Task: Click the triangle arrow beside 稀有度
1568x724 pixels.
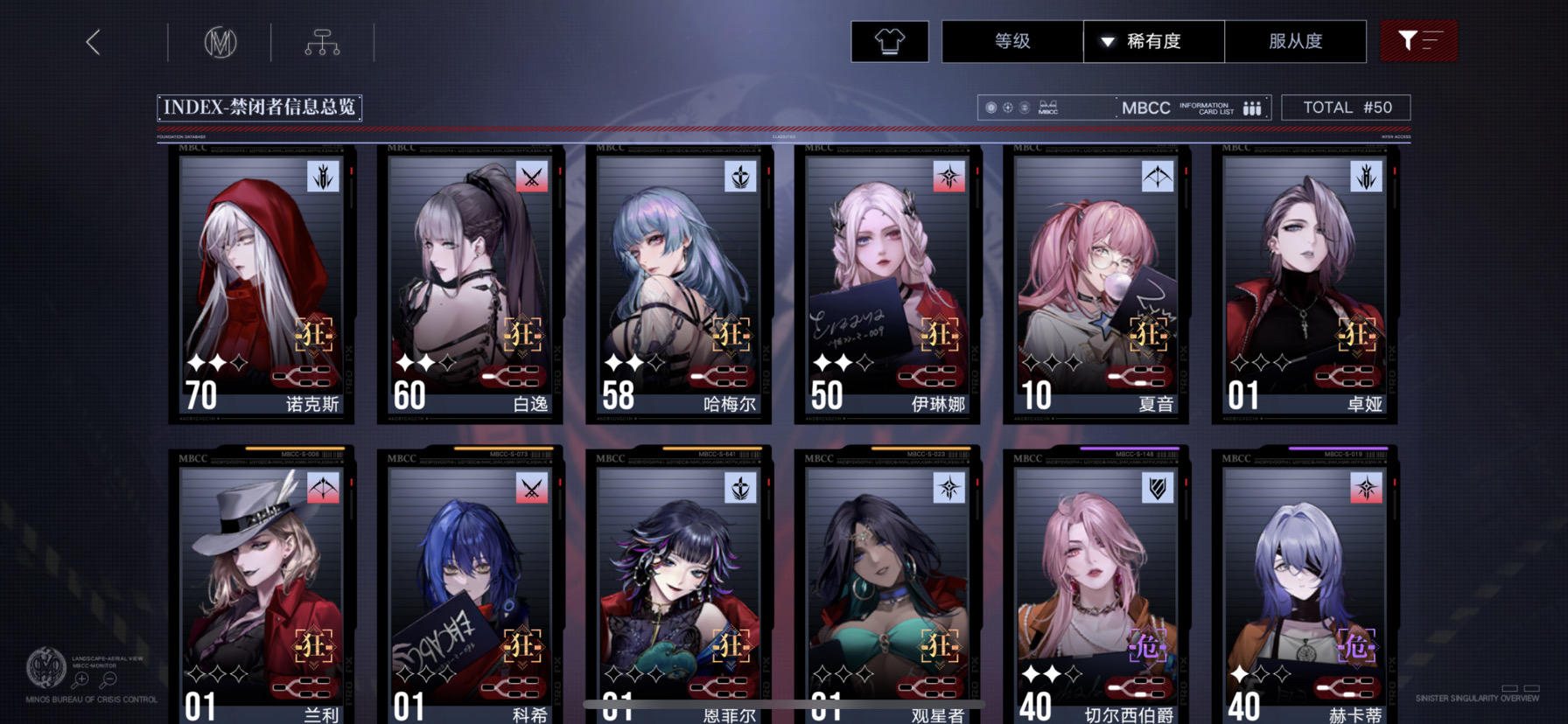Action: point(1108,40)
